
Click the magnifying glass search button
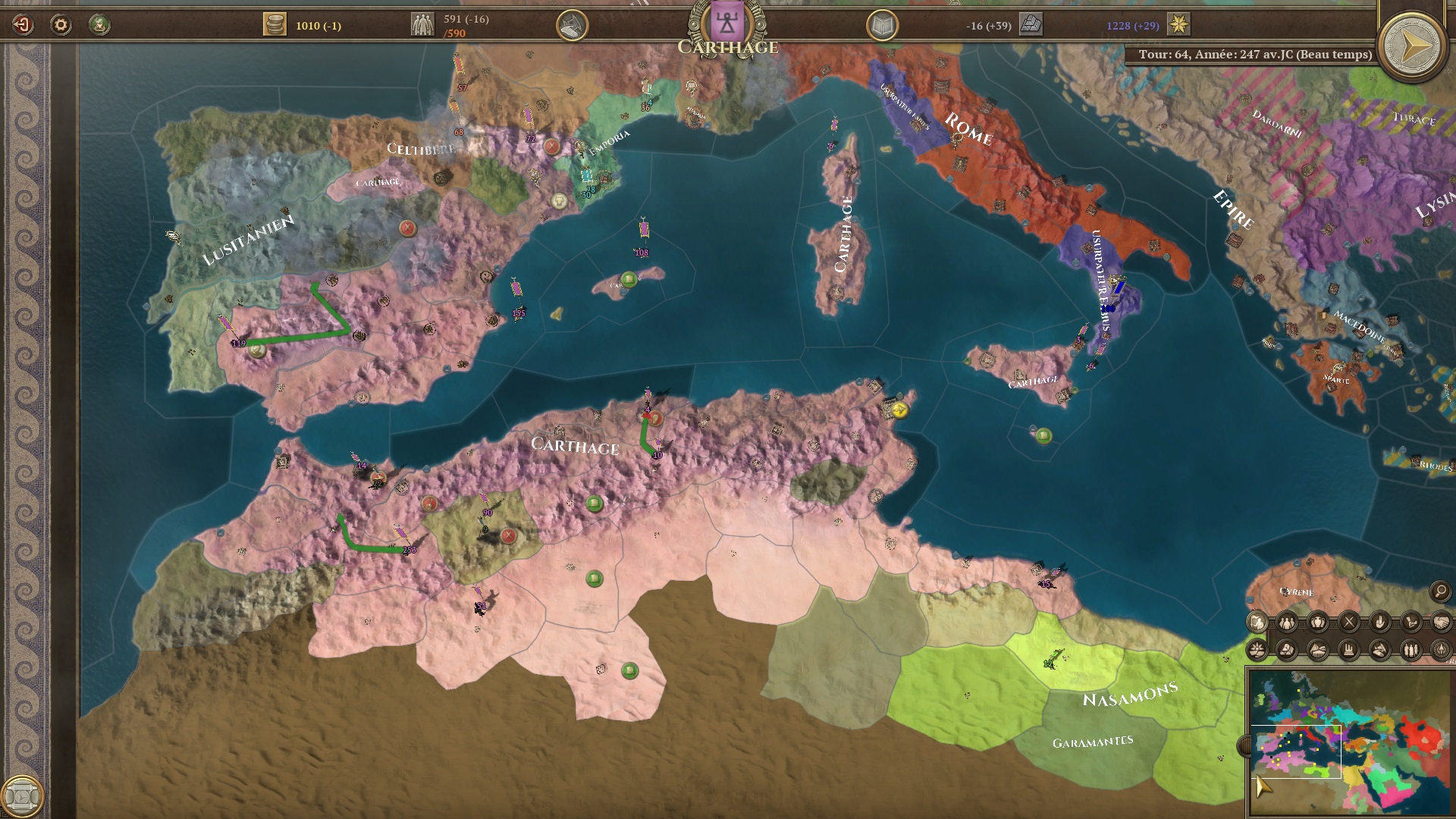pos(1440,591)
